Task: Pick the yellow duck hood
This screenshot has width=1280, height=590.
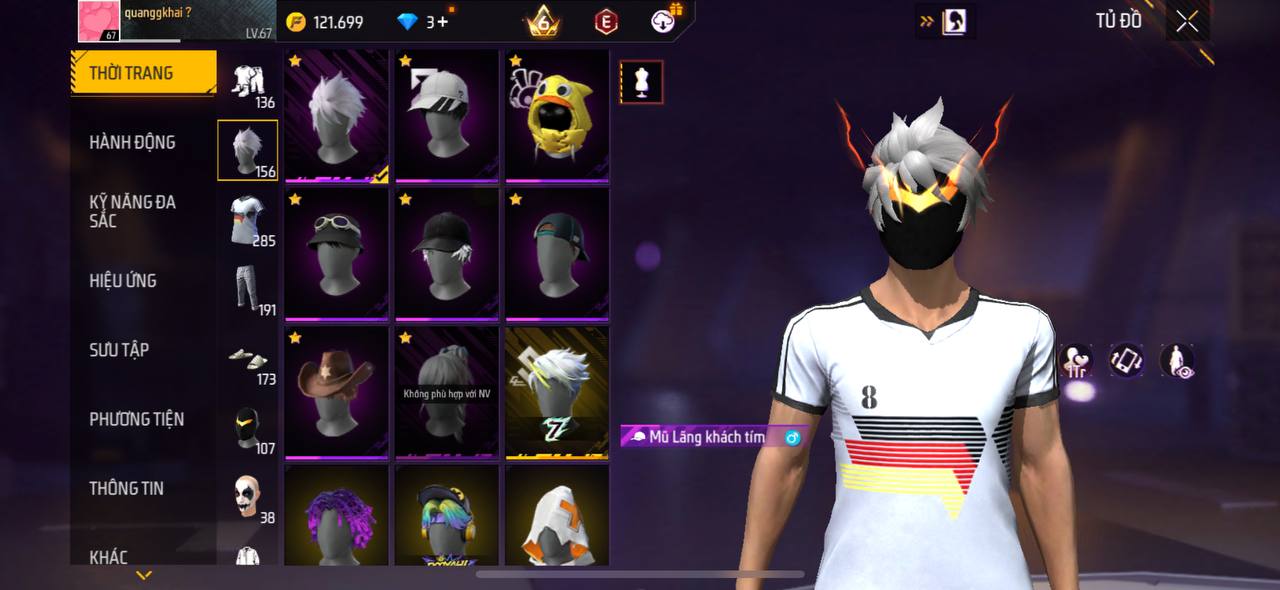Action: 557,116
